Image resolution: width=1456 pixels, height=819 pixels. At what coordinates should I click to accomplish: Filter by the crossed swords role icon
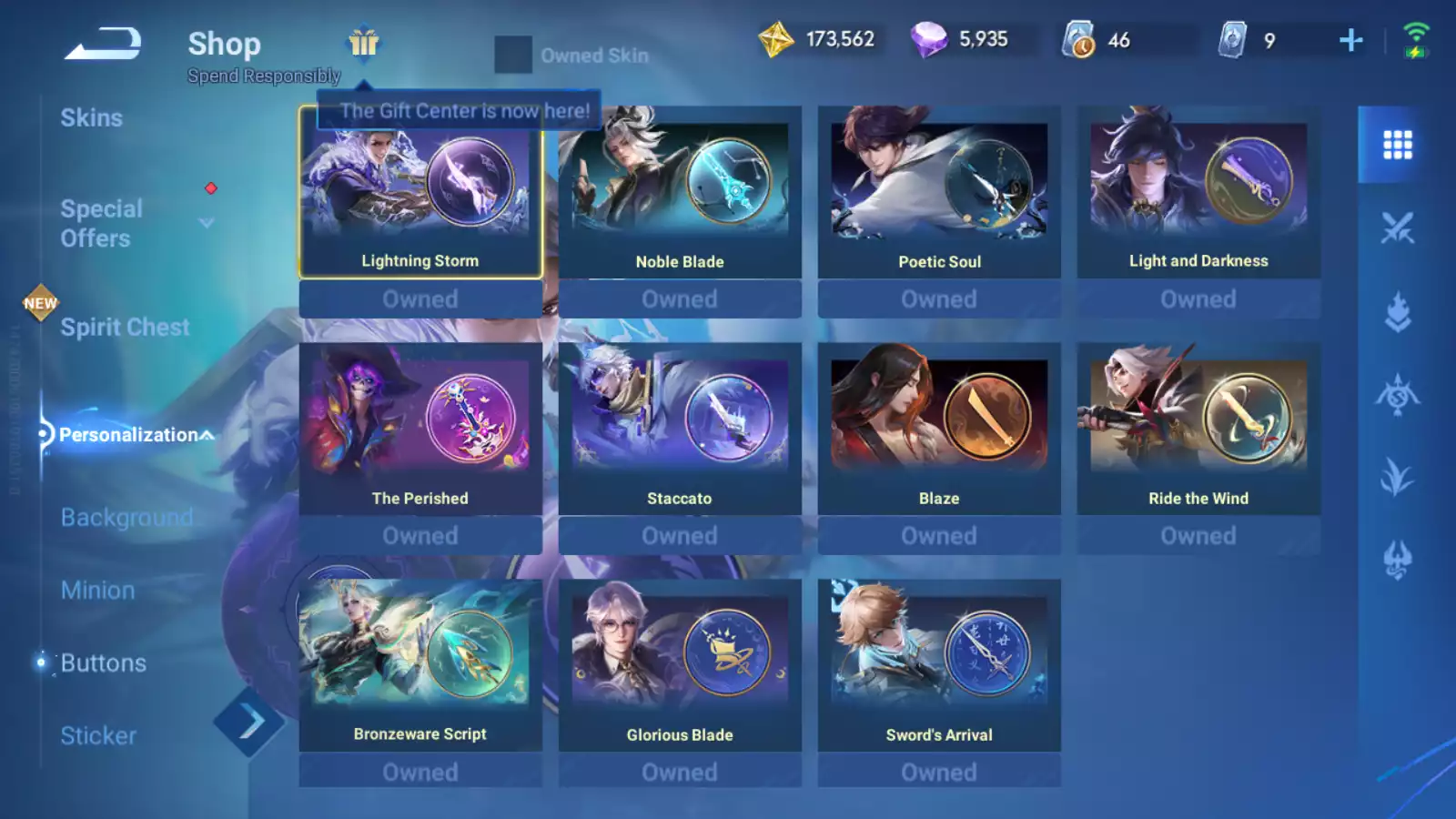(1397, 228)
